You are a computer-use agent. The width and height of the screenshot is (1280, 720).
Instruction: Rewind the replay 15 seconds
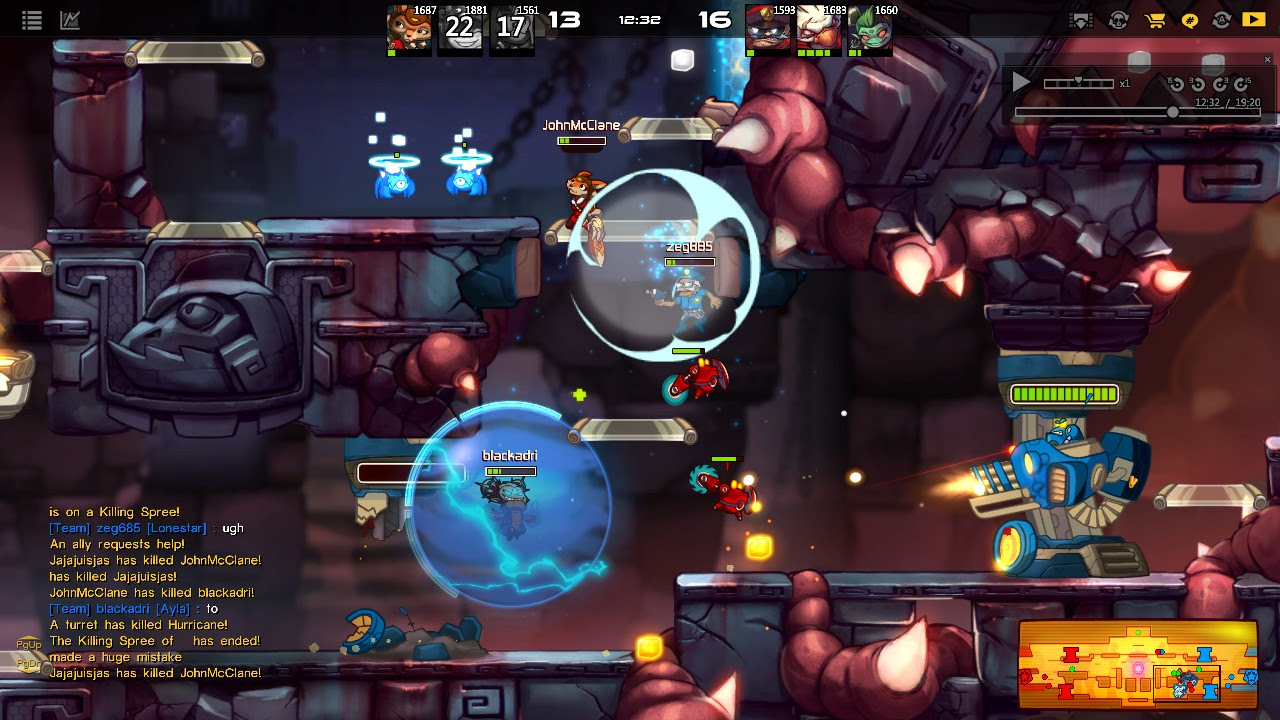coord(1176,84)
